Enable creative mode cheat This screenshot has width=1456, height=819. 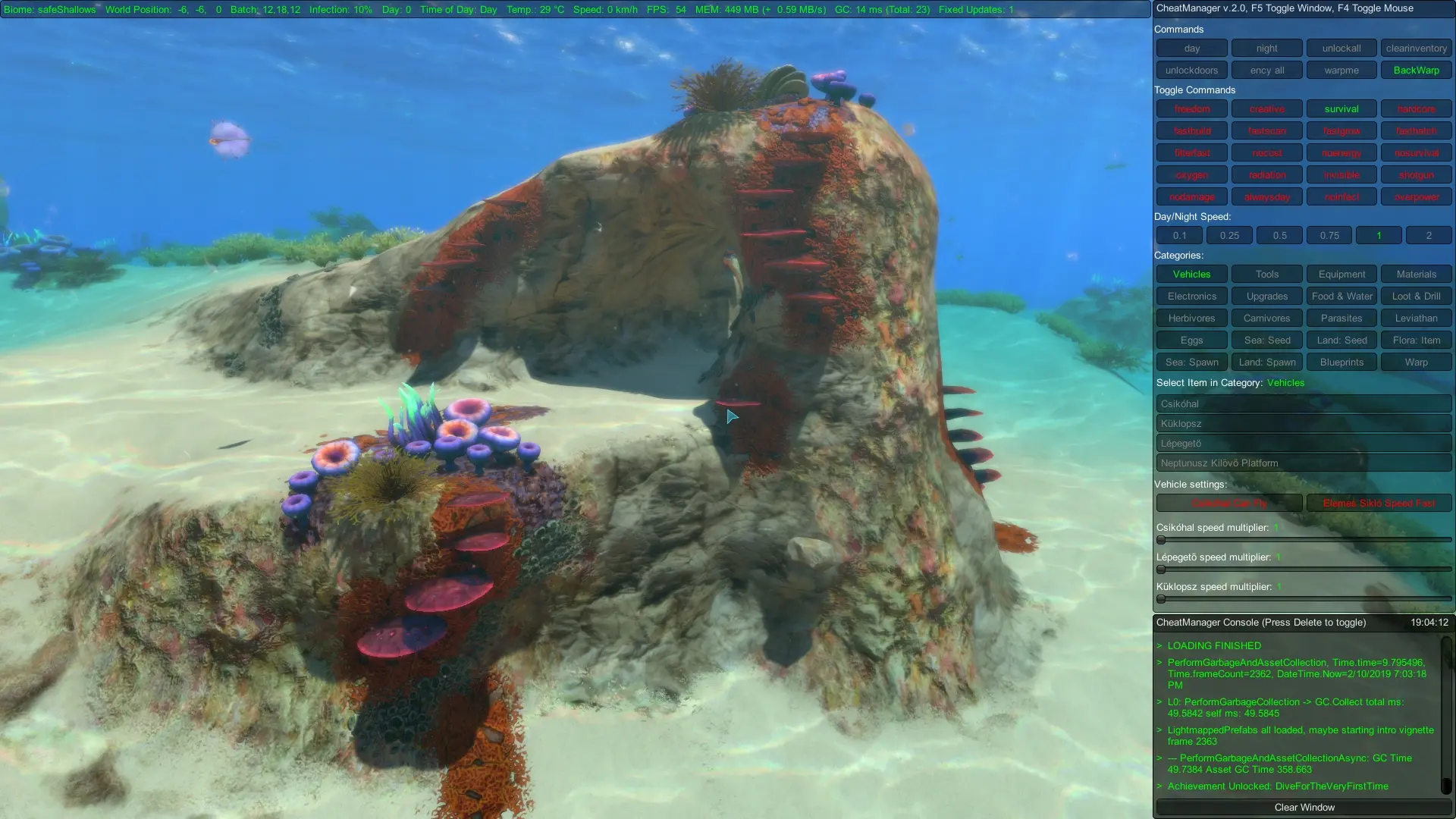tap(1266, 108)
